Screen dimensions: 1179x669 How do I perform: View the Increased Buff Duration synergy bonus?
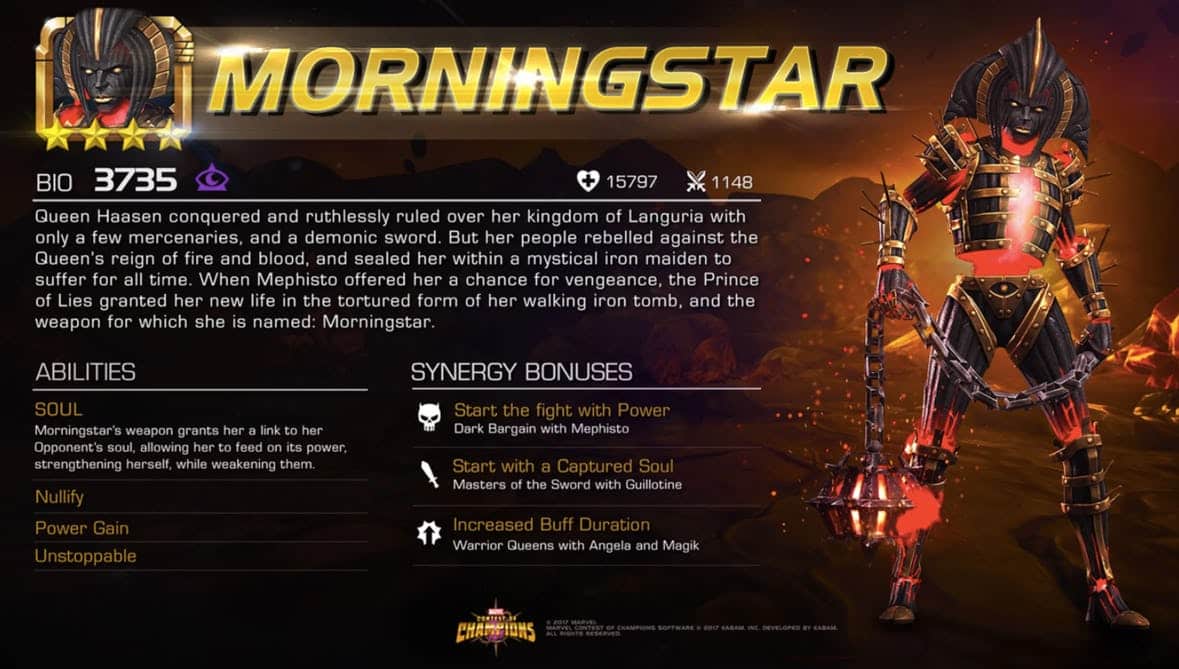tap(551, 525)
